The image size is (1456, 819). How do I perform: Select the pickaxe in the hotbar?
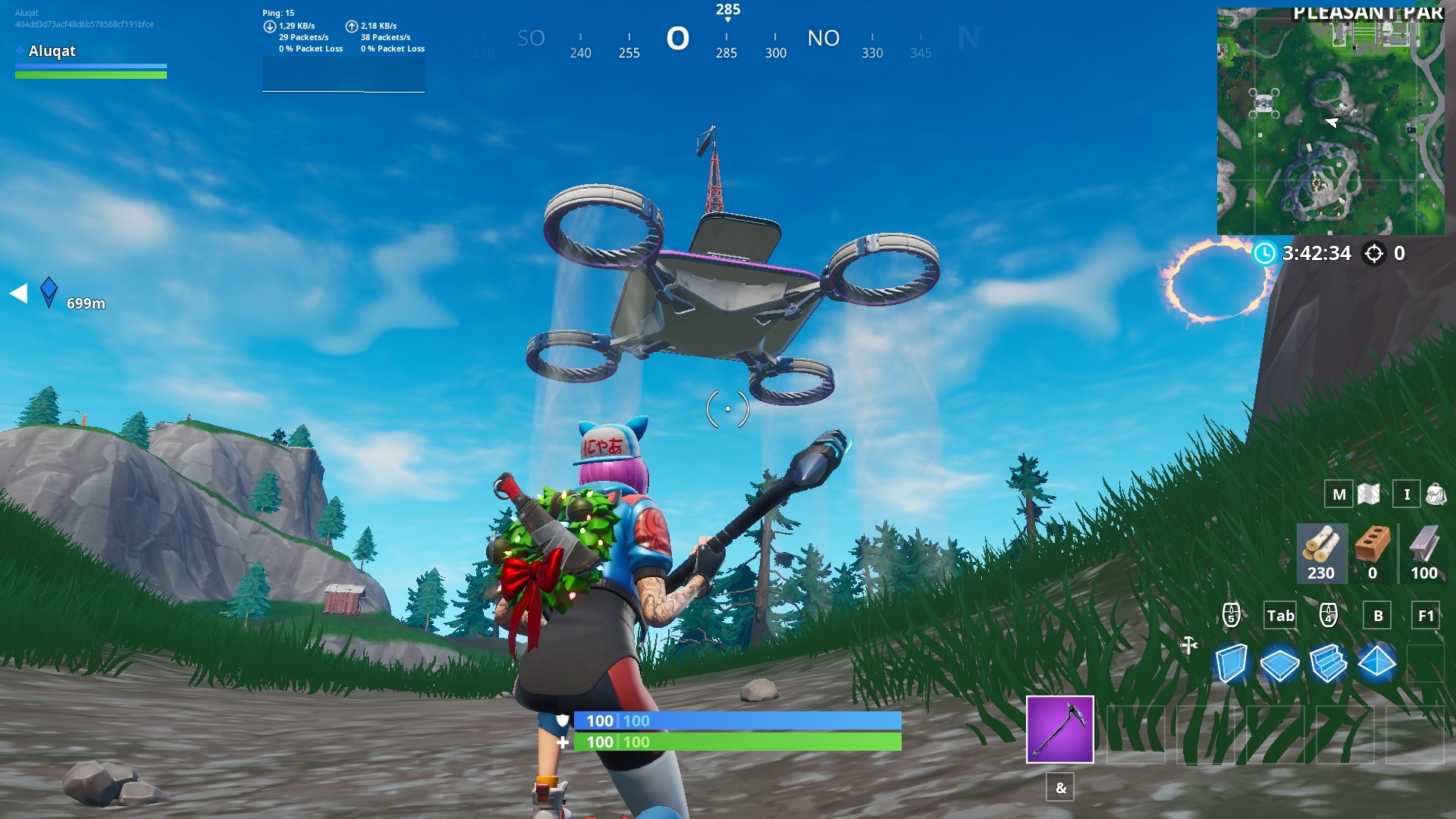1059,730
